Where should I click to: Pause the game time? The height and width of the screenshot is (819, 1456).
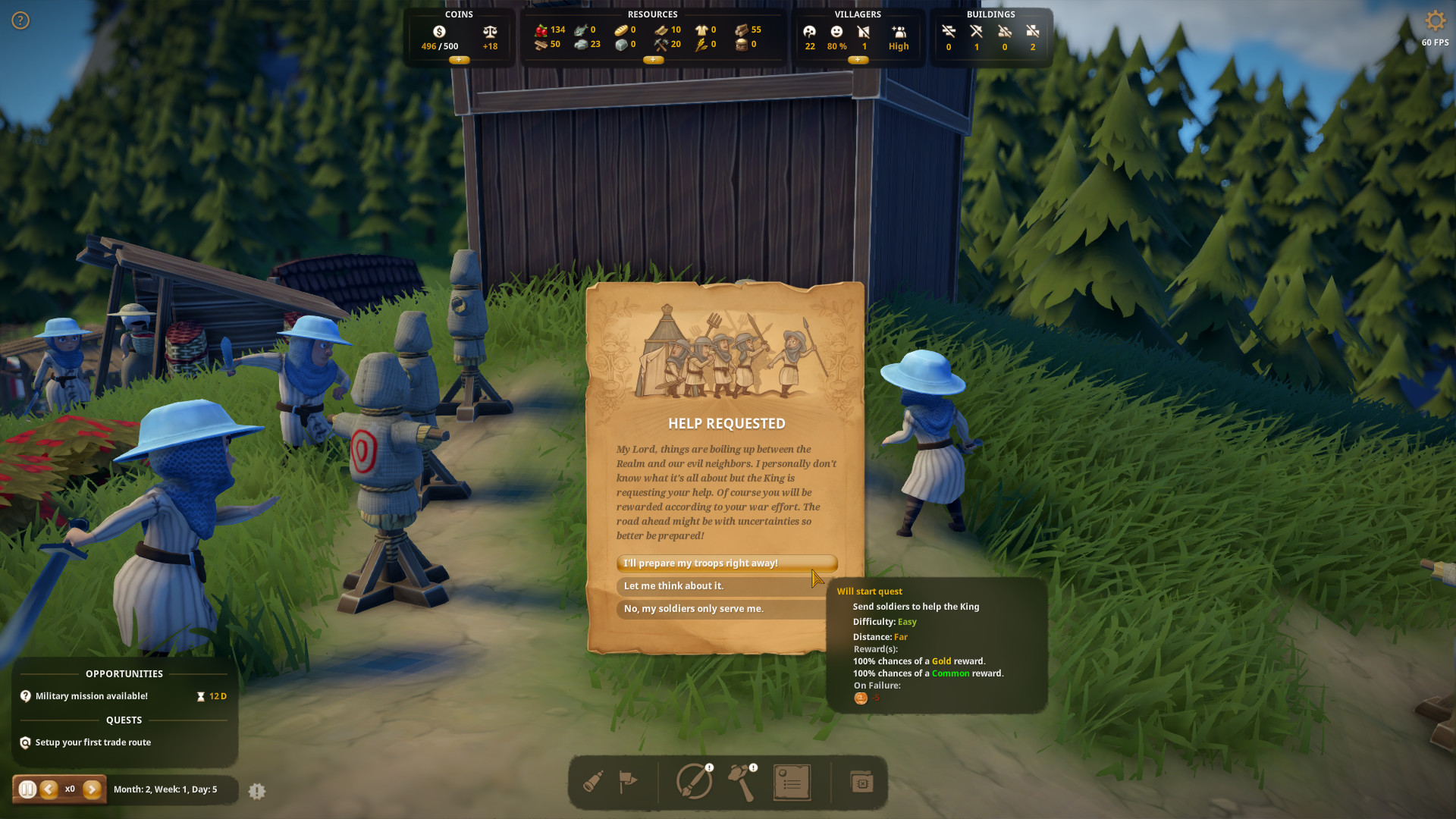[x=27, y=789]
